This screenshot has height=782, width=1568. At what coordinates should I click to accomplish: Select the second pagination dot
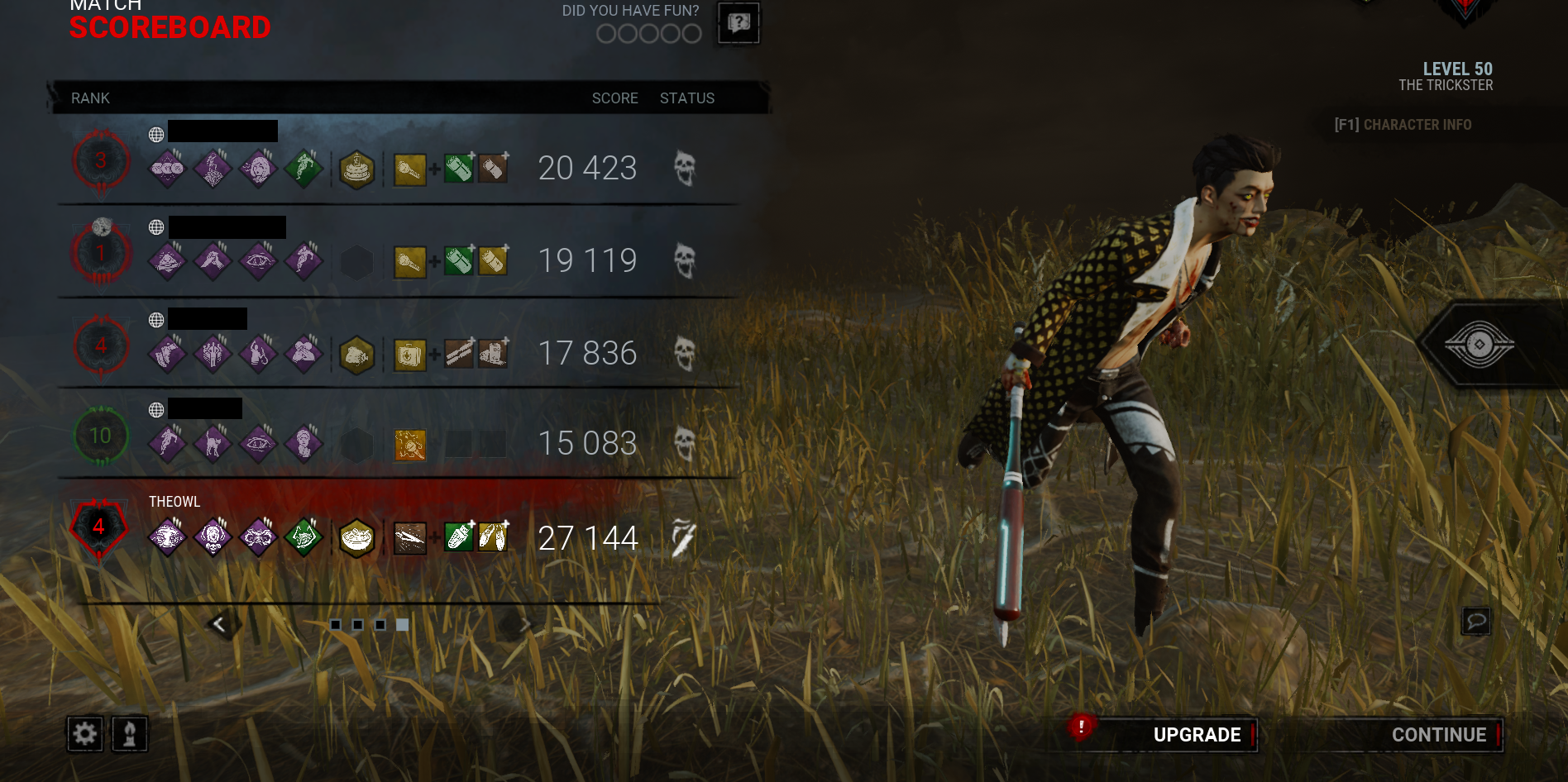(358, 624)
